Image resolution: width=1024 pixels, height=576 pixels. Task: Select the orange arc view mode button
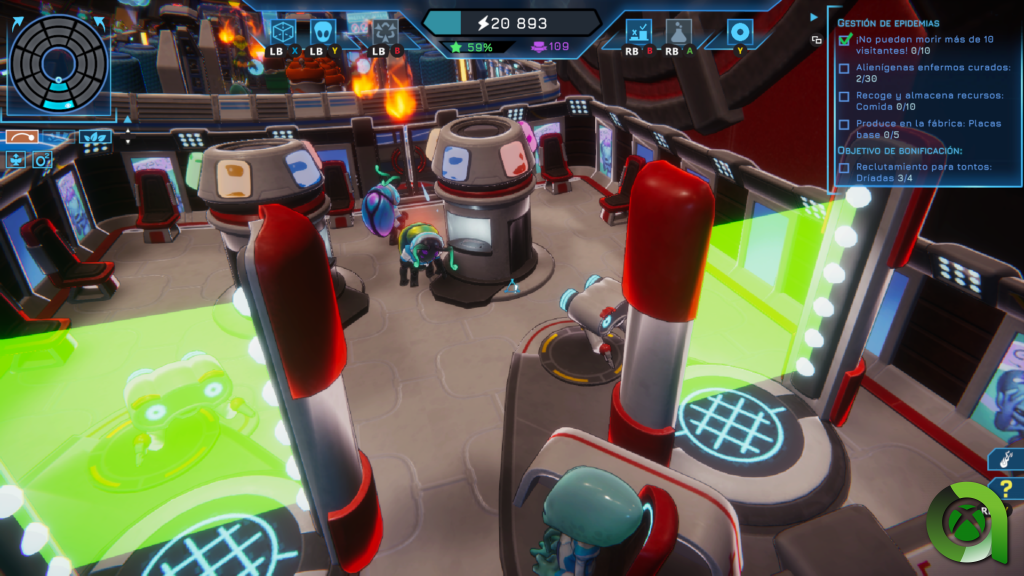coord(21,137)
